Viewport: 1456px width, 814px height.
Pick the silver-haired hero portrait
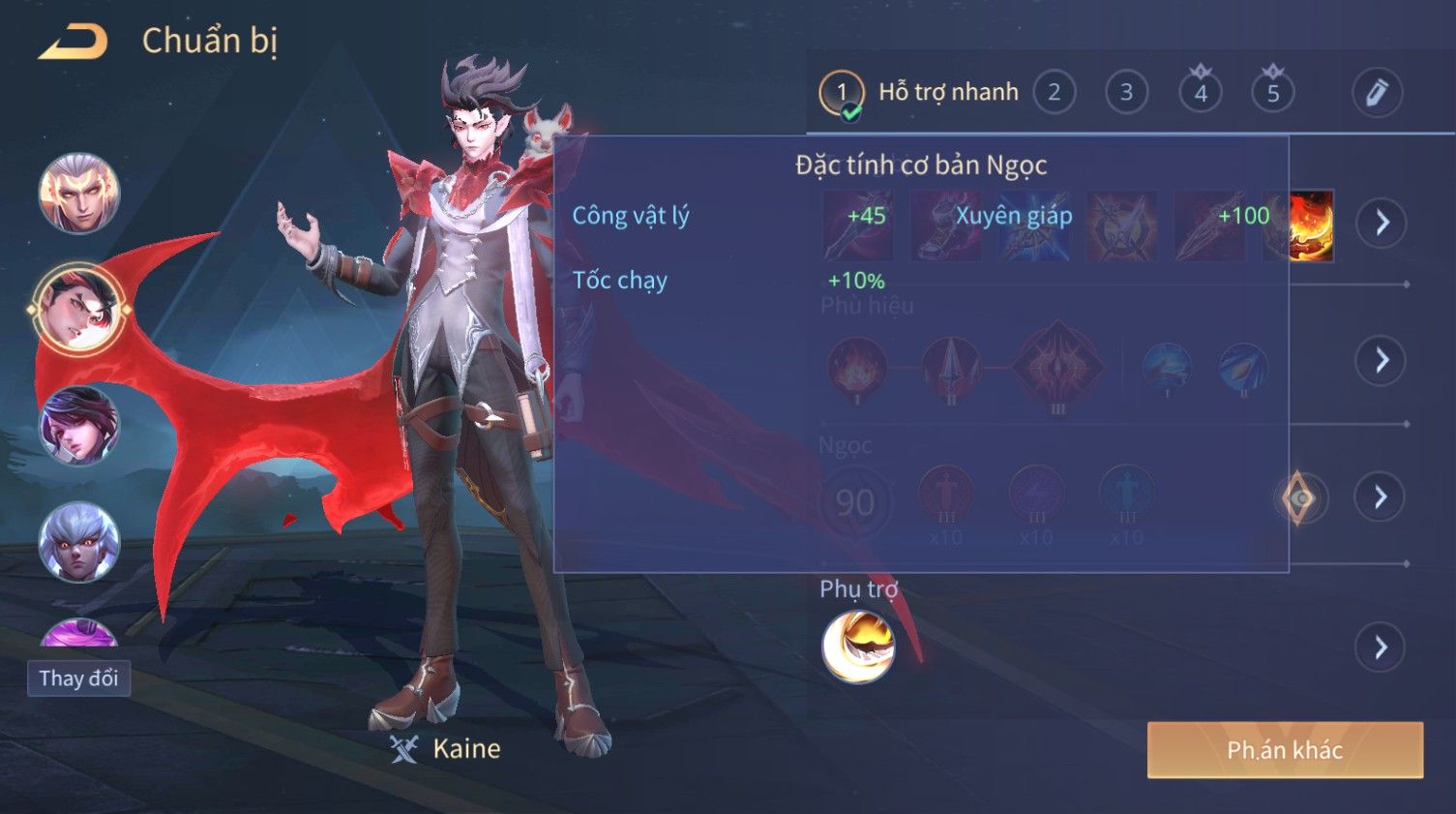pyautogui.click(x=79, y=542)
